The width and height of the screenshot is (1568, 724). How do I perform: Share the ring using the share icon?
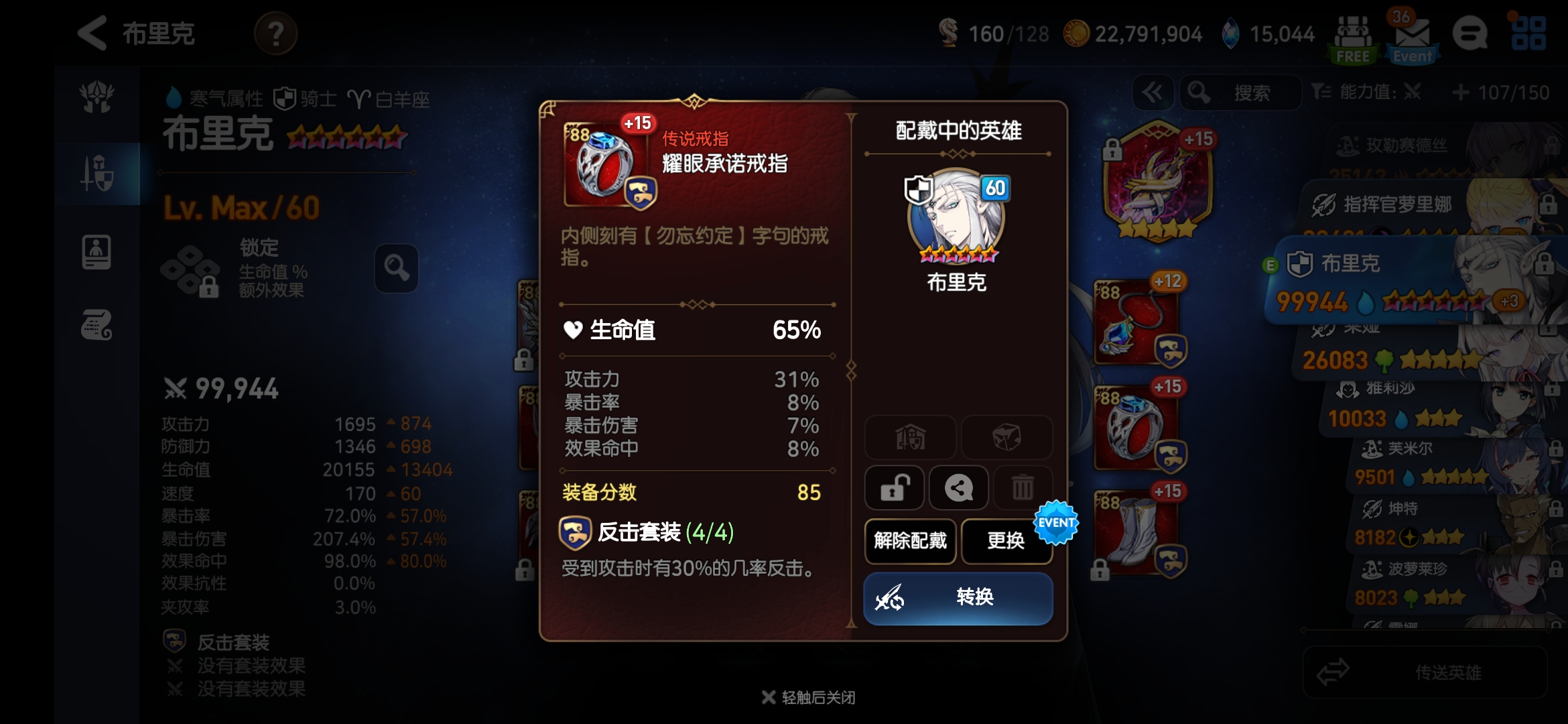pyautogui.click(x=959, y=488)
